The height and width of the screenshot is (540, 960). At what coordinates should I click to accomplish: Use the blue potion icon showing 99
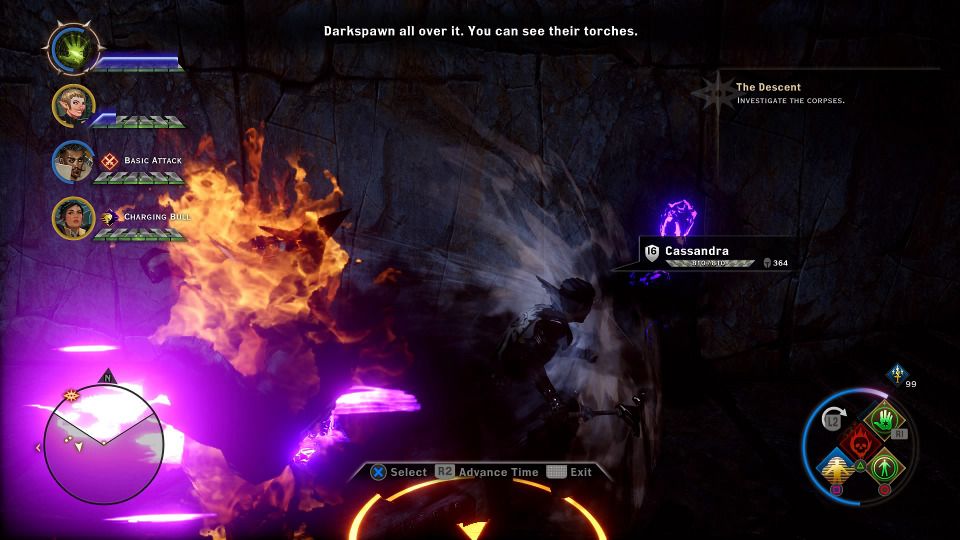pyautogui.click(x=895, y=371)
